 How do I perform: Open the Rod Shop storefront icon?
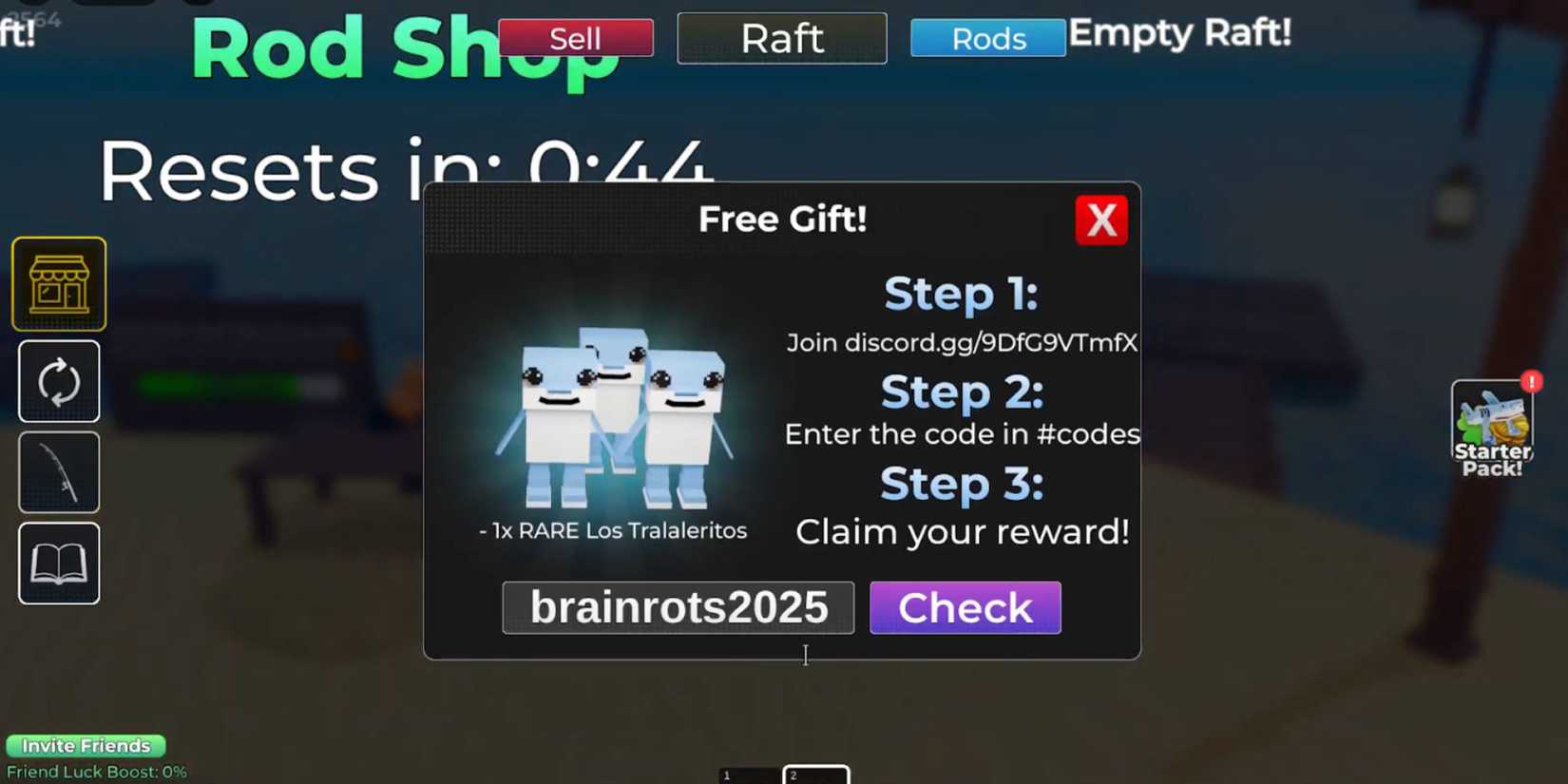click(59, 282)
